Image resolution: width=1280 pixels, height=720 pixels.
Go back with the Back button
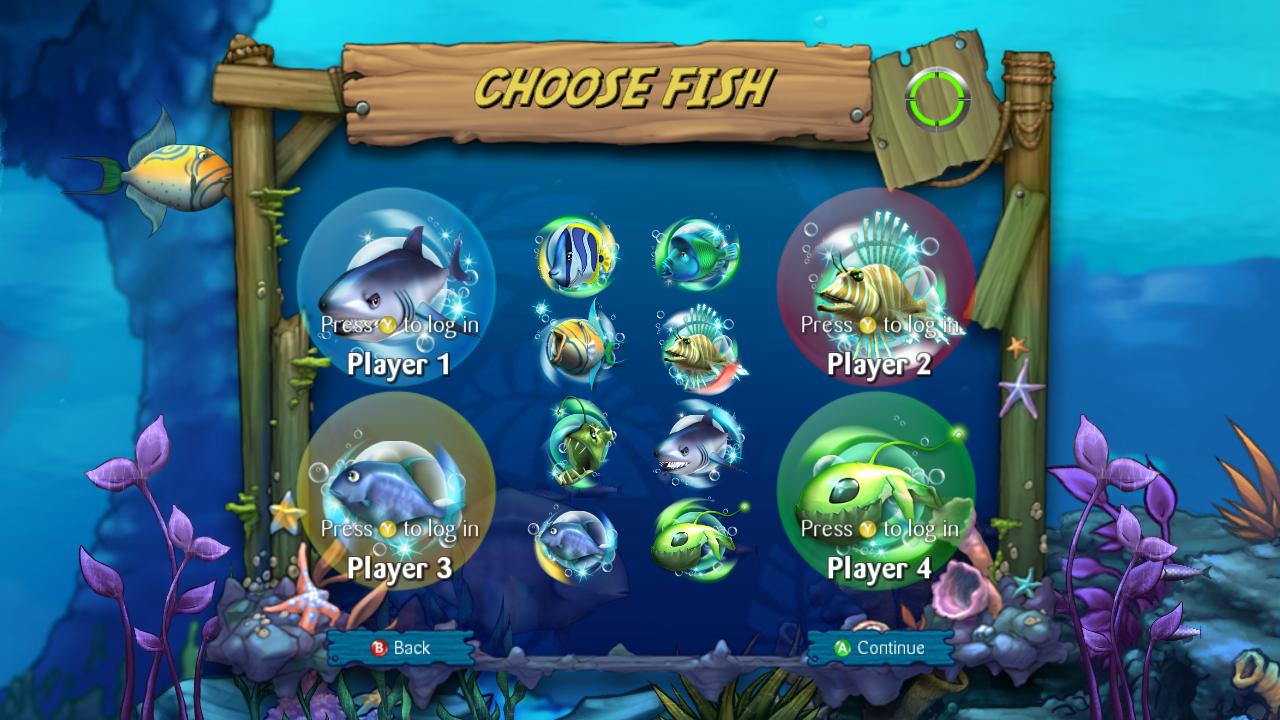click(x=400, y=648)
